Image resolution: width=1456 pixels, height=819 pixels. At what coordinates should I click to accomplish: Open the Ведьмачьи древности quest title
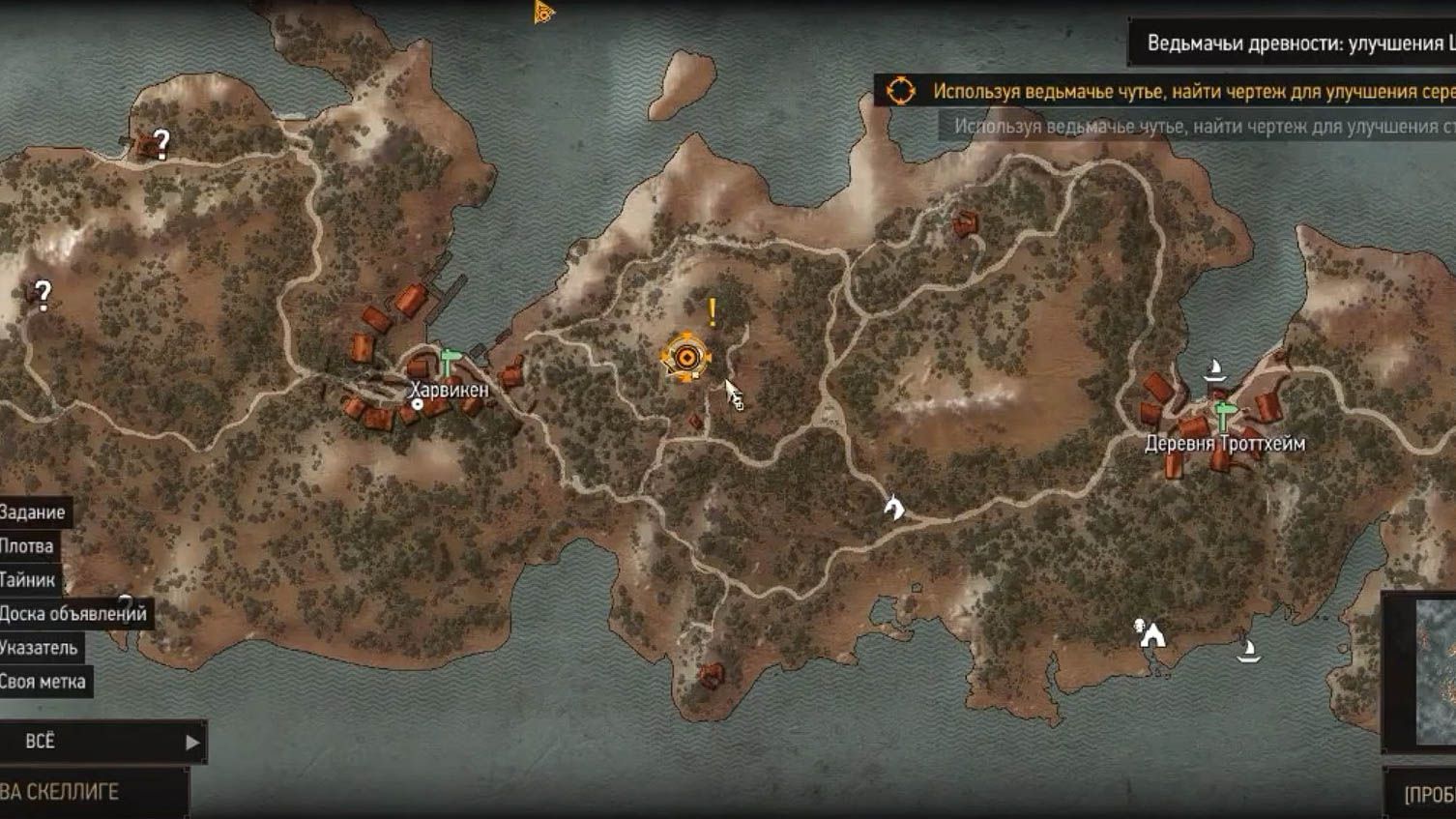1296,44
